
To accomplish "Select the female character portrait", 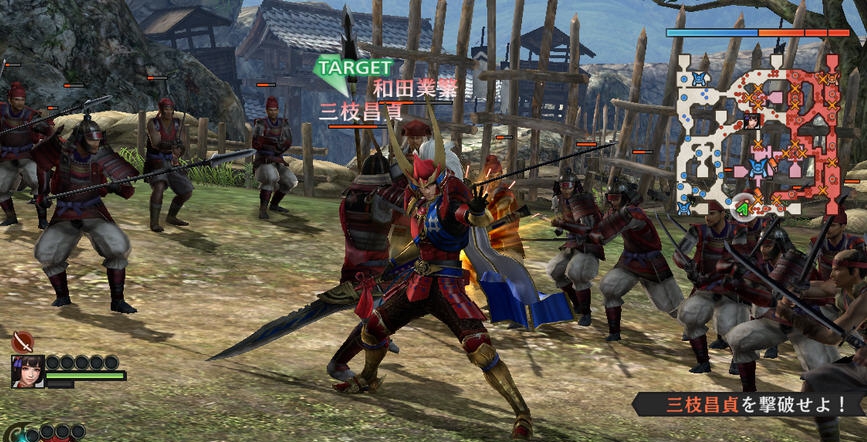I will 26,371.
